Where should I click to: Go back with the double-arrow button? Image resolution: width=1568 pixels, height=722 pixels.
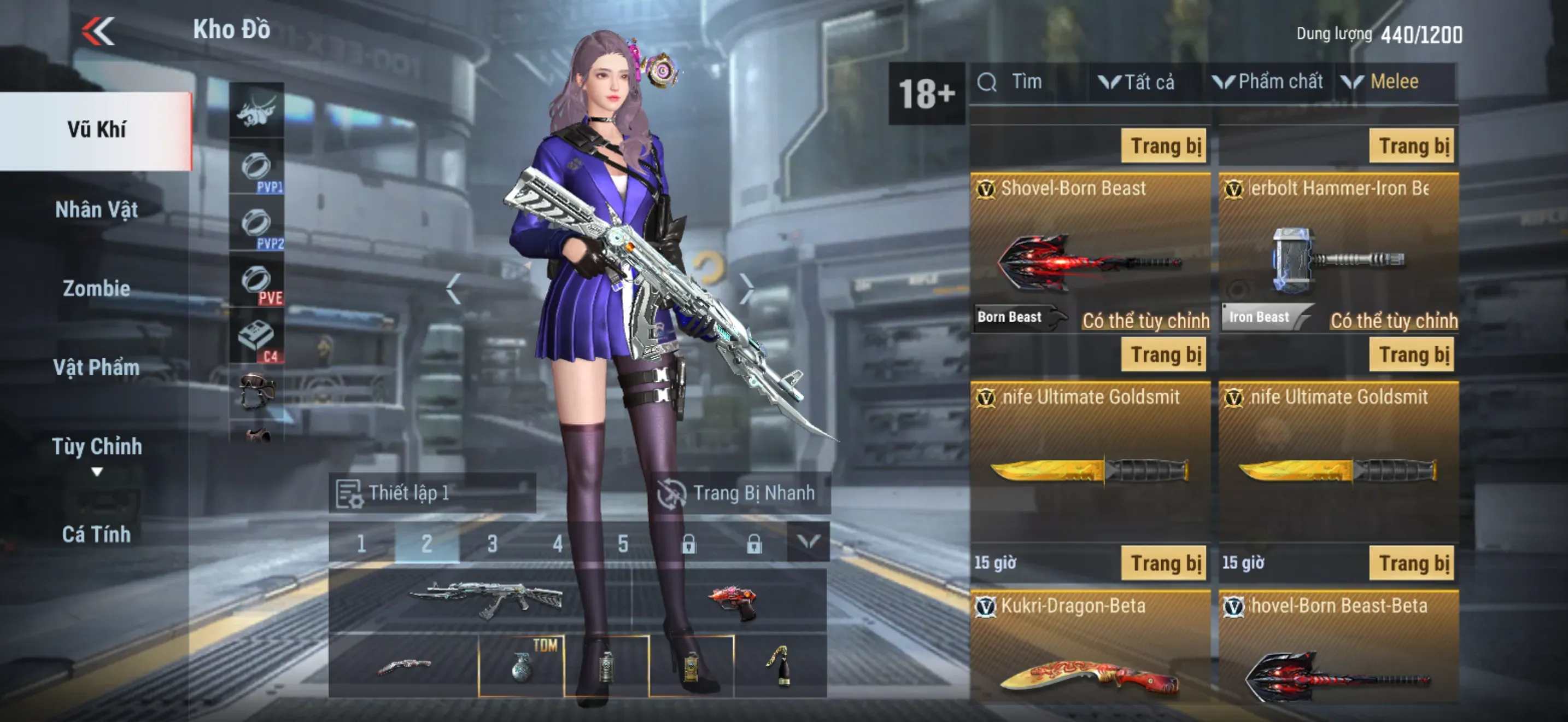click(98, 31)
